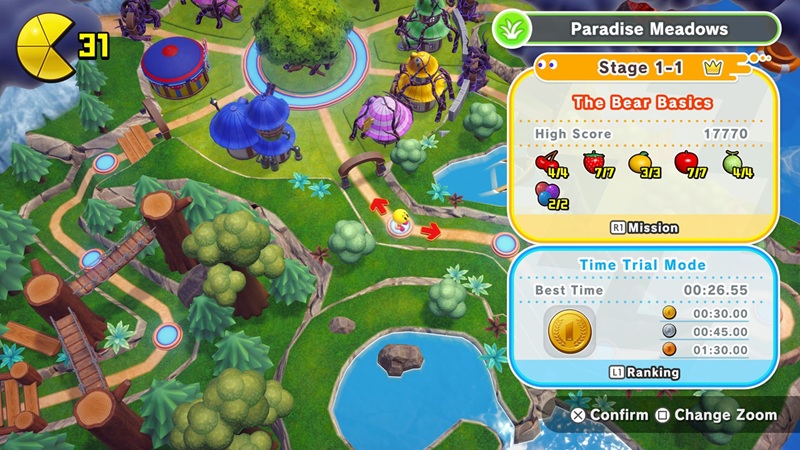Viewport: 800px width, 450px height.
Task: Click the Paradise Meadows area banner
Action: point(648,29)
